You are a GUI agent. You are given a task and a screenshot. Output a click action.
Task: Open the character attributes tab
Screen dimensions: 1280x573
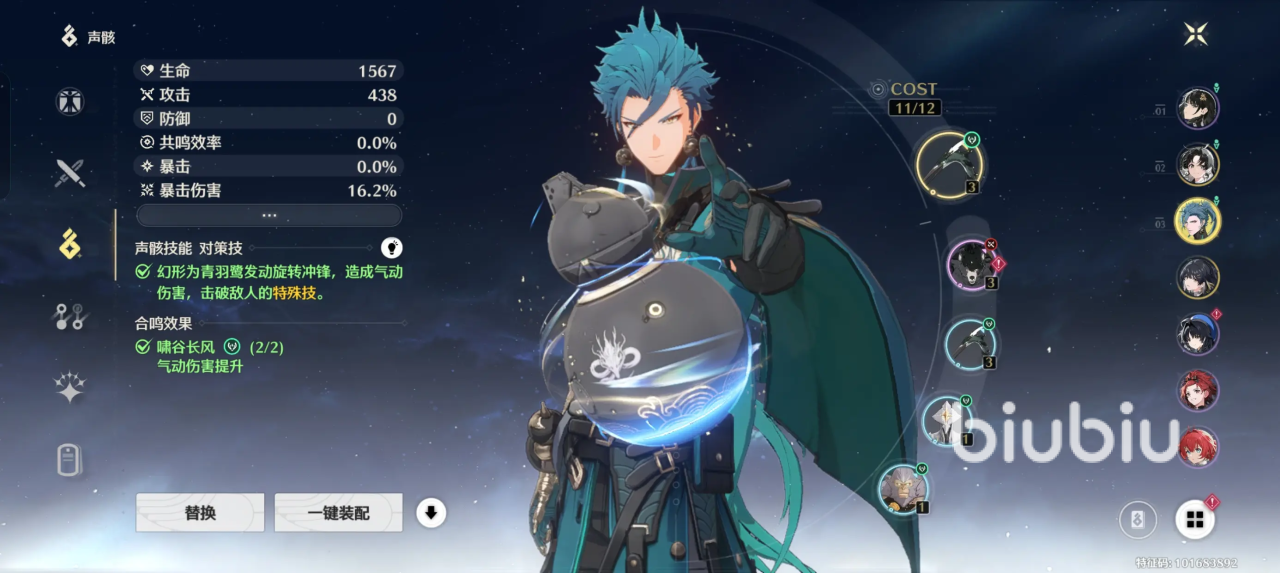tap(70, 101)
